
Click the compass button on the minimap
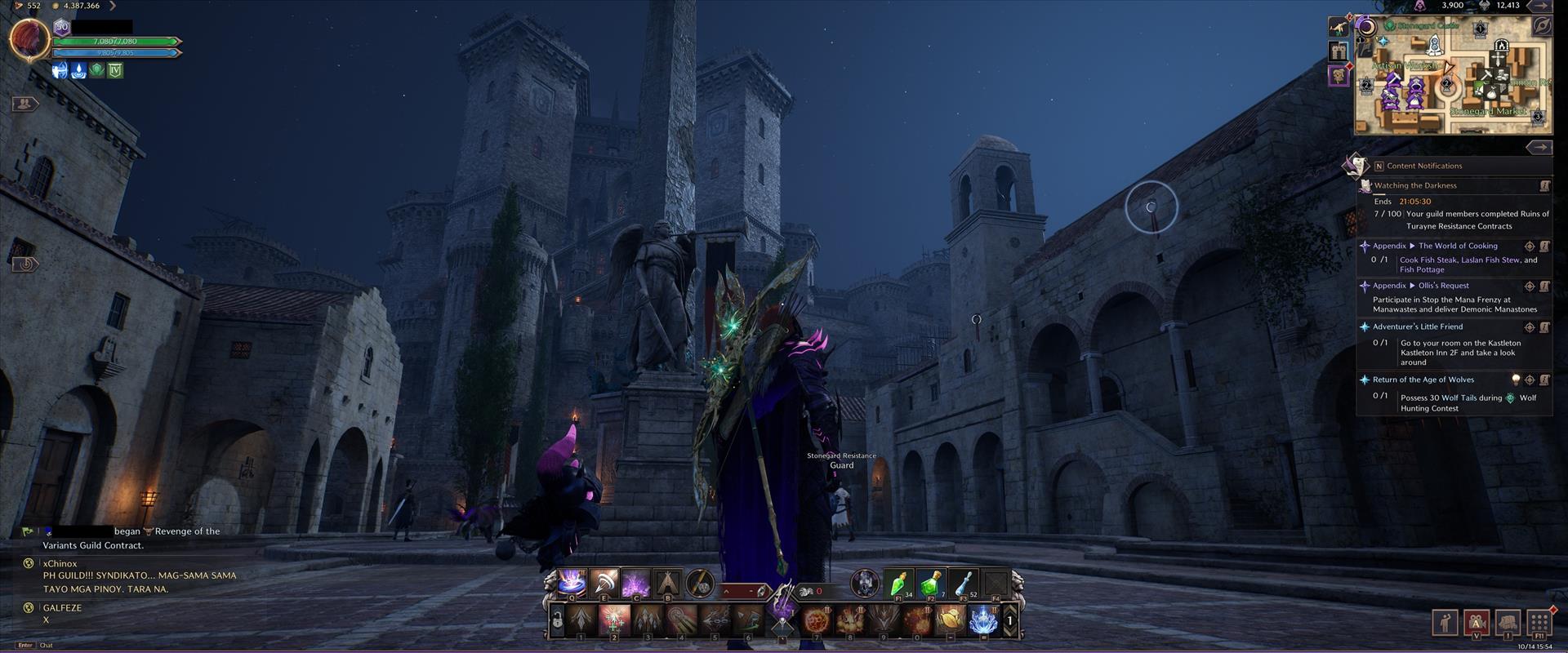click(x=1541, y=26)
